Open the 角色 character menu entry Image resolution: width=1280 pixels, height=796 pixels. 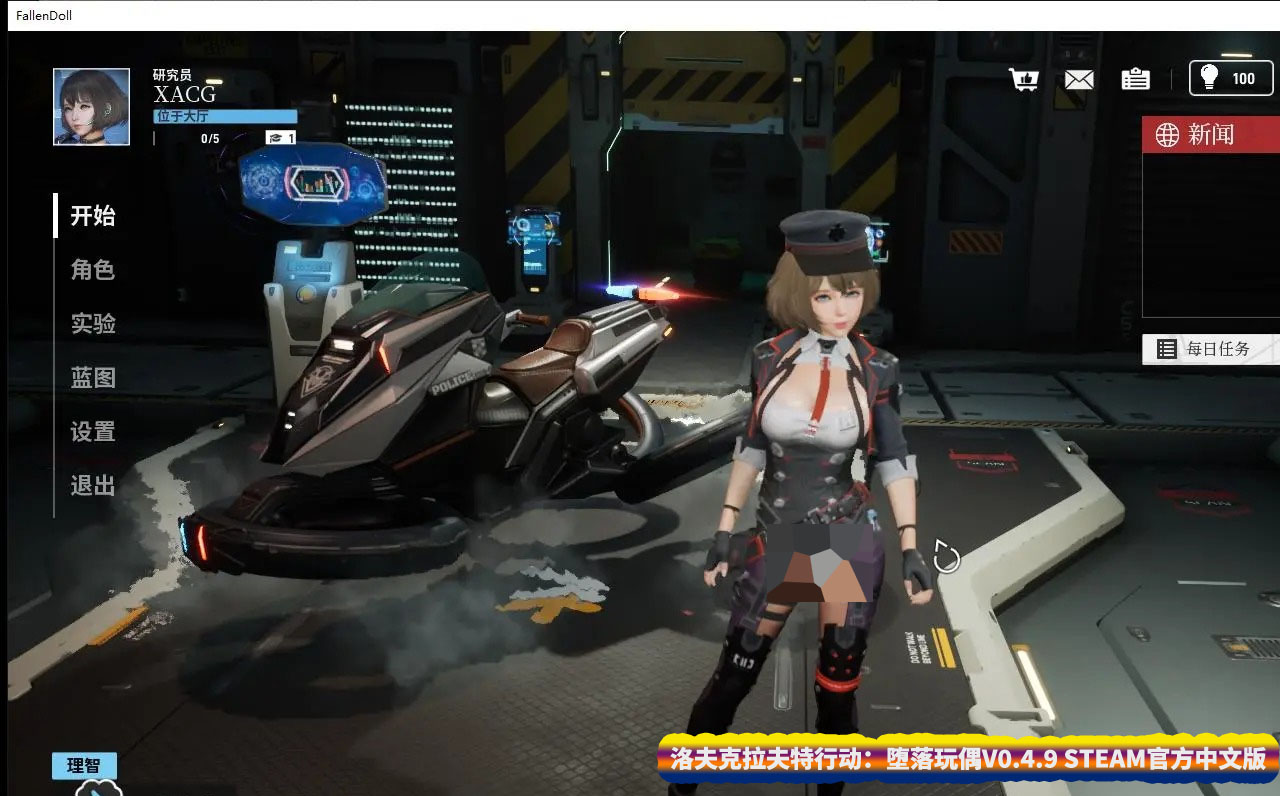tap(91, 269)
